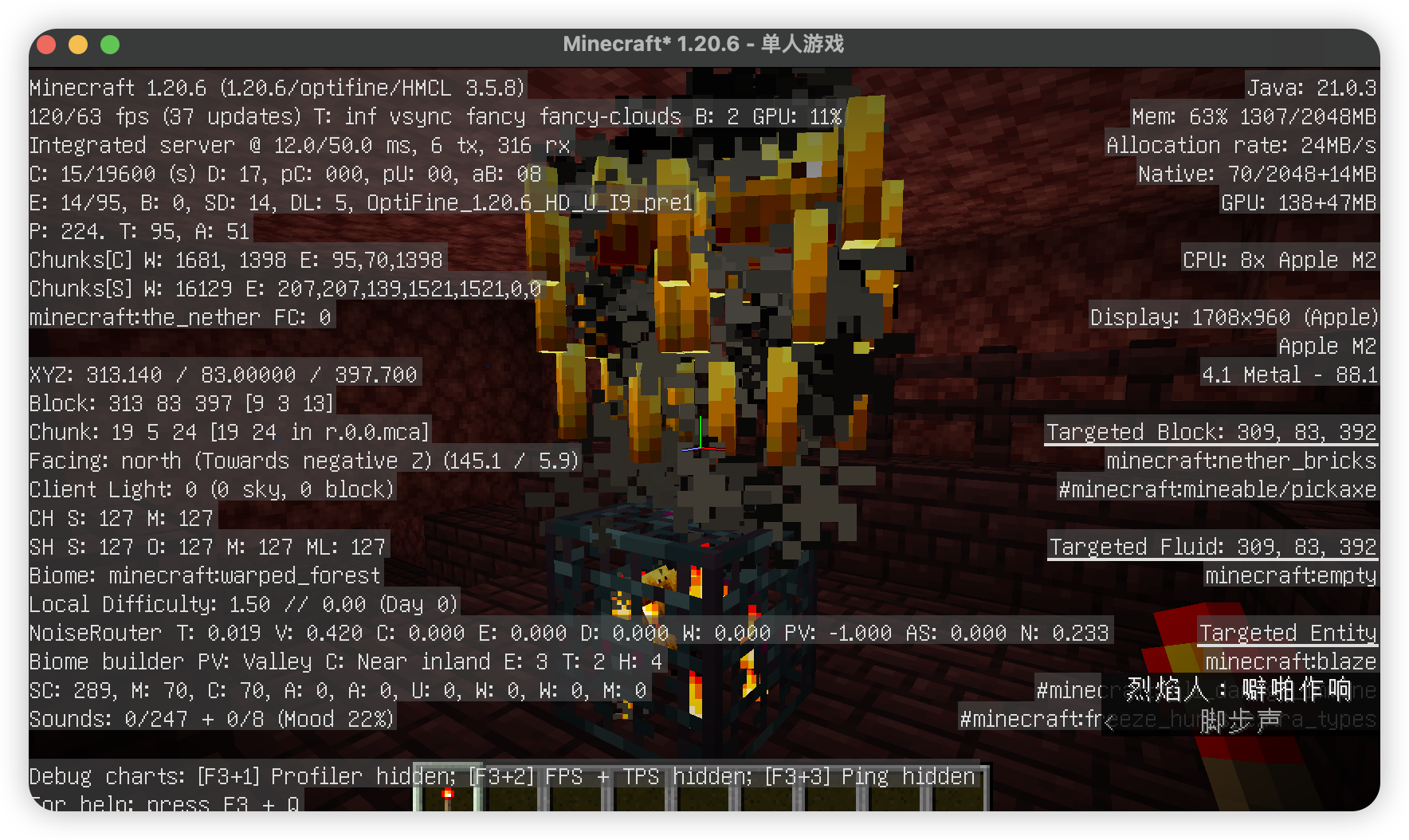Minimize the Minecraft window
Screen dimensions: 1409x840
point(78,45)
